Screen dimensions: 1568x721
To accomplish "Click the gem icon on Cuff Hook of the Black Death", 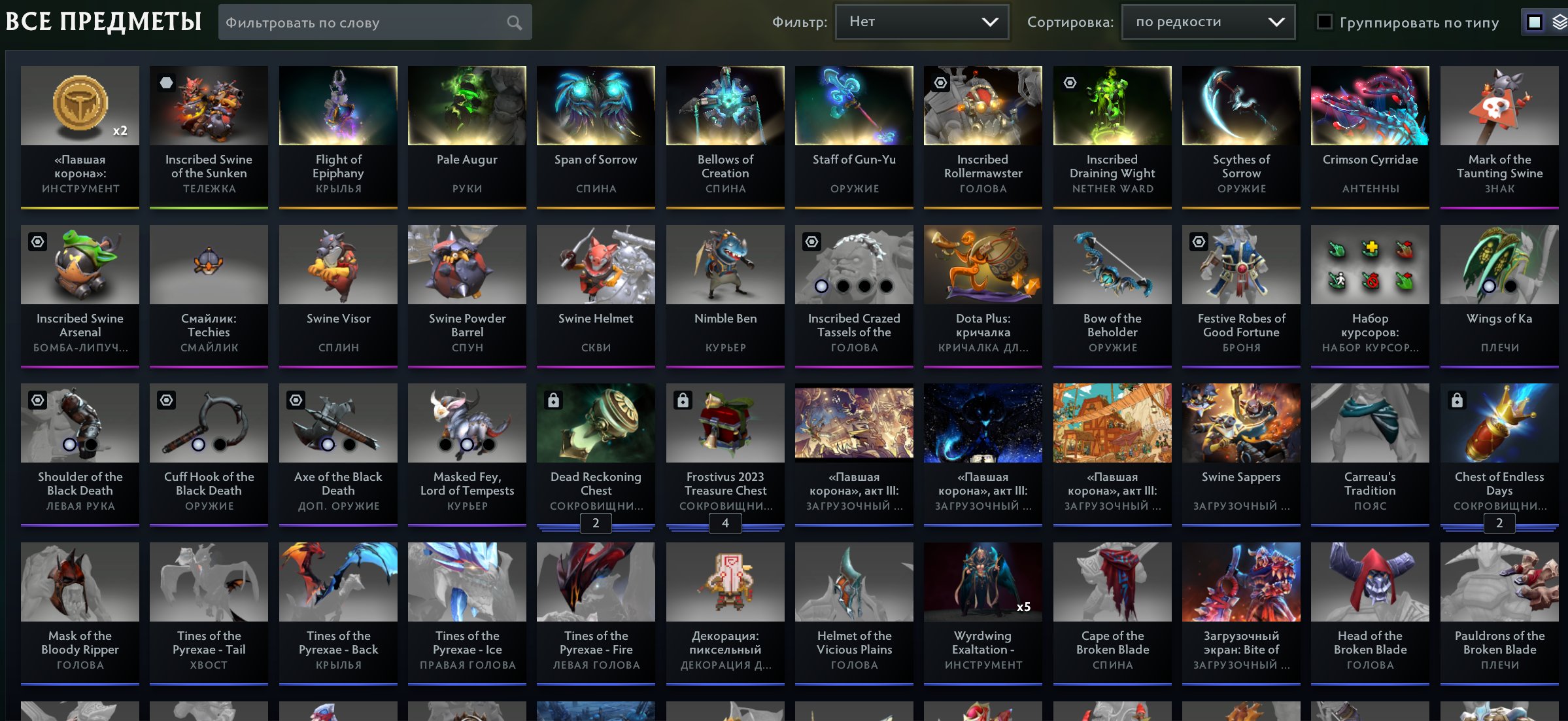I will [165, 400].
